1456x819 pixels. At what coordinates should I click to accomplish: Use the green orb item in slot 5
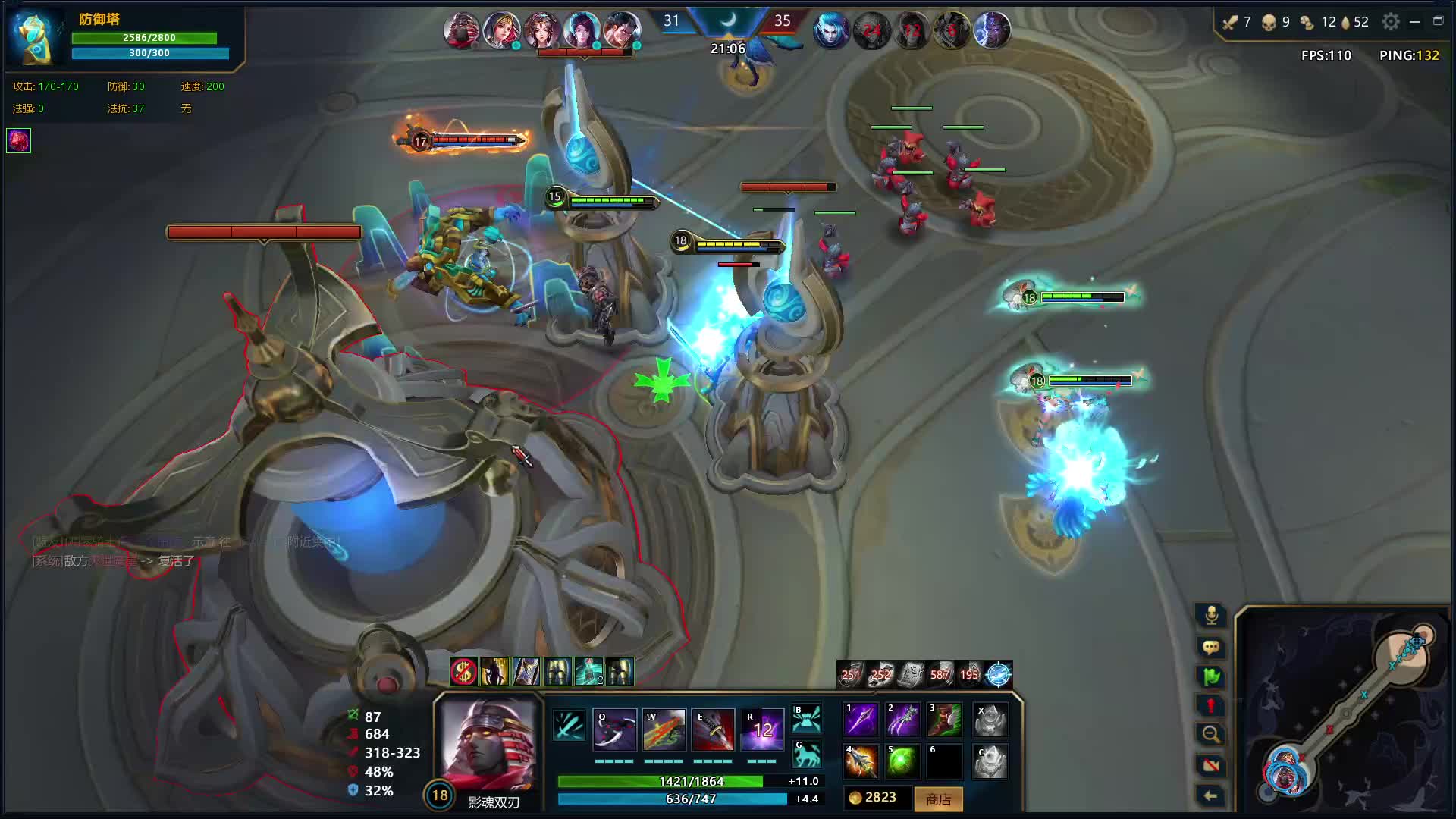tap(903, 761)
